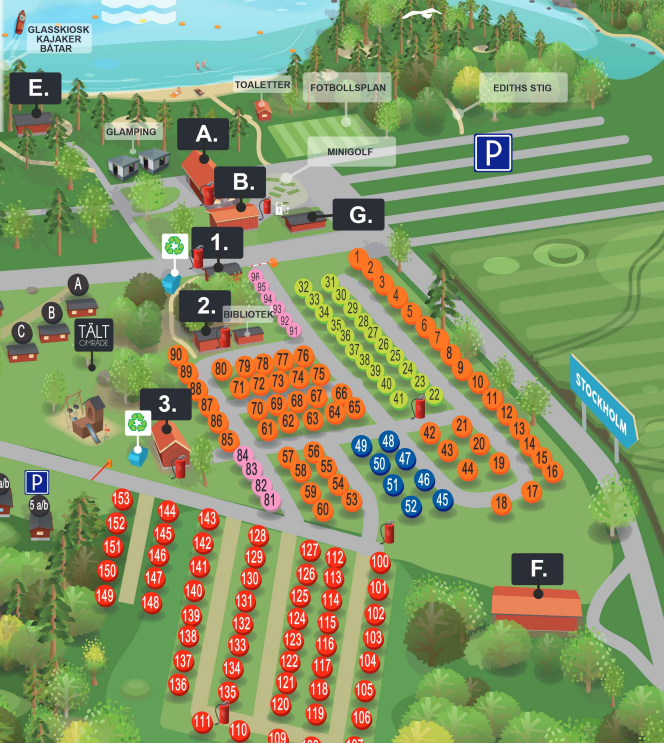Click the A. building marker
This screenshot has height=743, width=664.
coord(204,134)
